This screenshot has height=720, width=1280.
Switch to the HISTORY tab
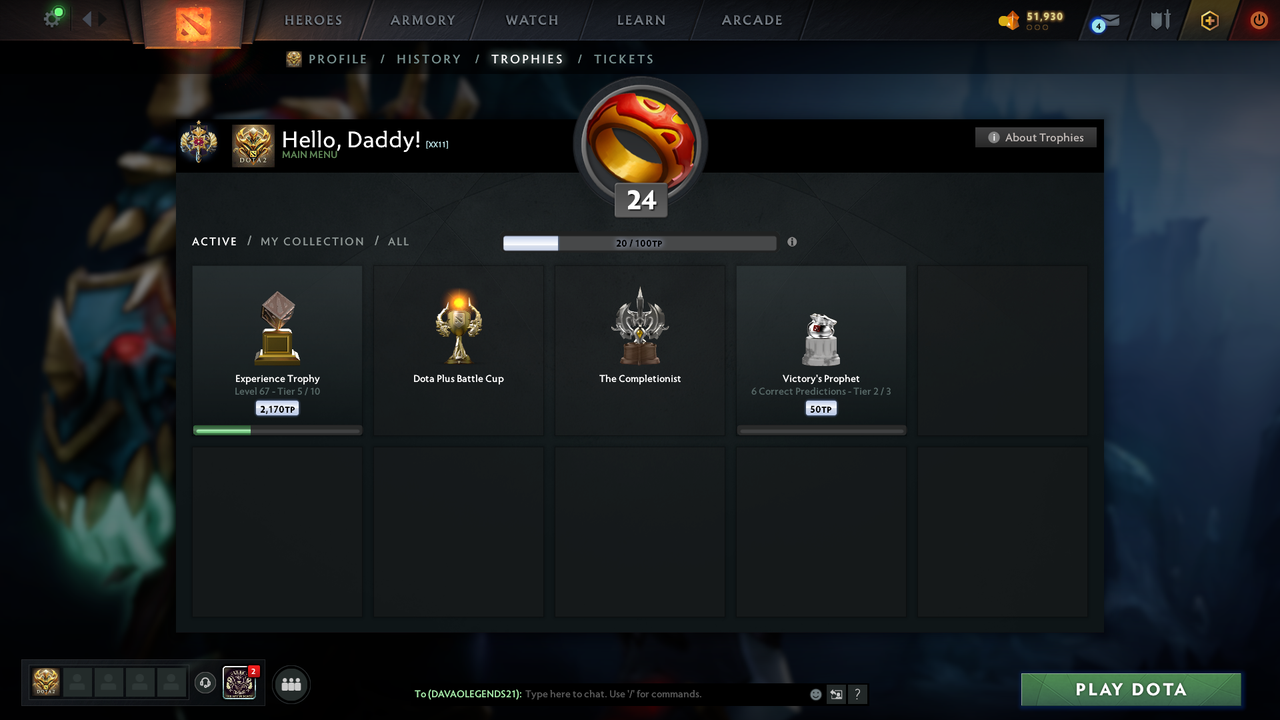428,59
